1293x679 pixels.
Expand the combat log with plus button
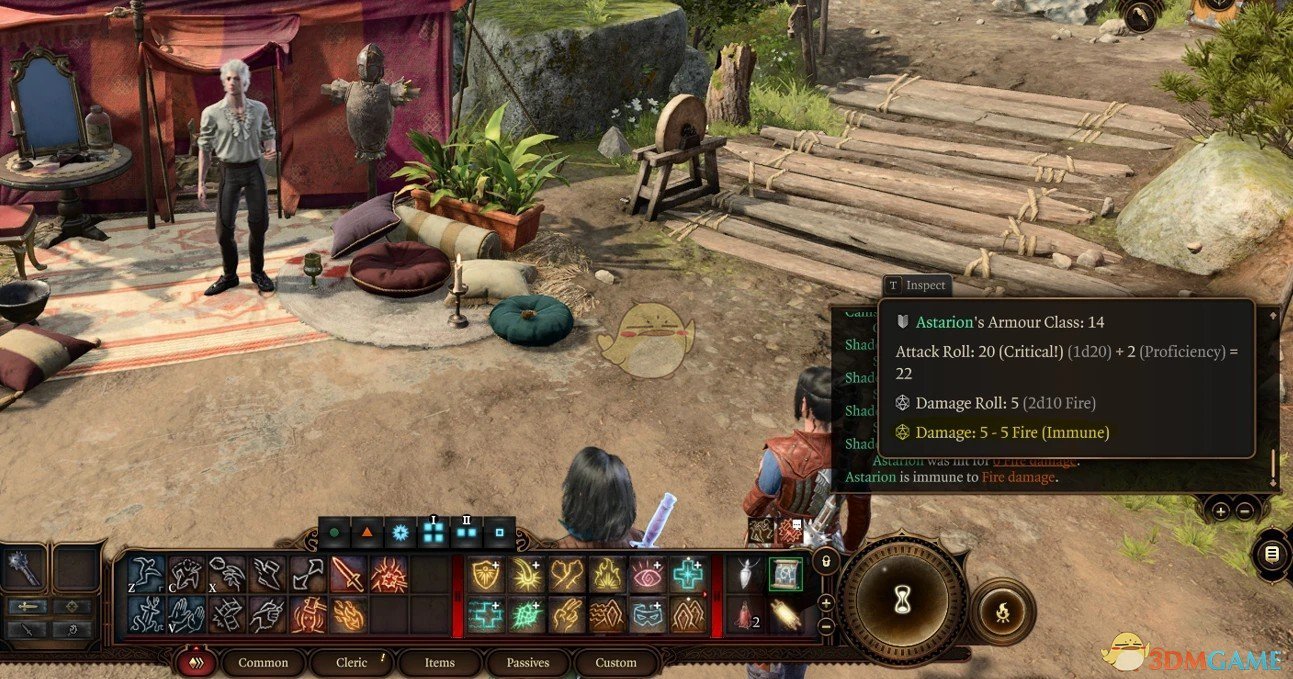1220,510
